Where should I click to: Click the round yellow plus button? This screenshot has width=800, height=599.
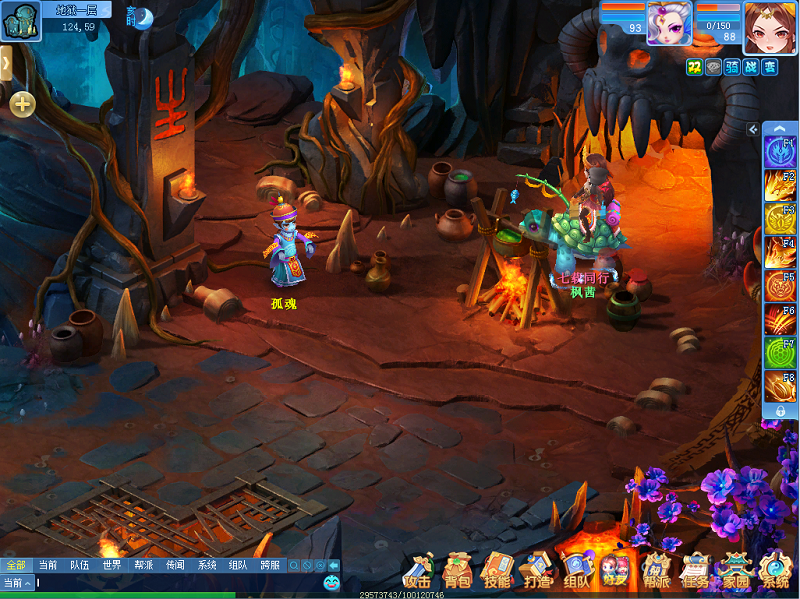pyautogui.click(x=23, y=103)
